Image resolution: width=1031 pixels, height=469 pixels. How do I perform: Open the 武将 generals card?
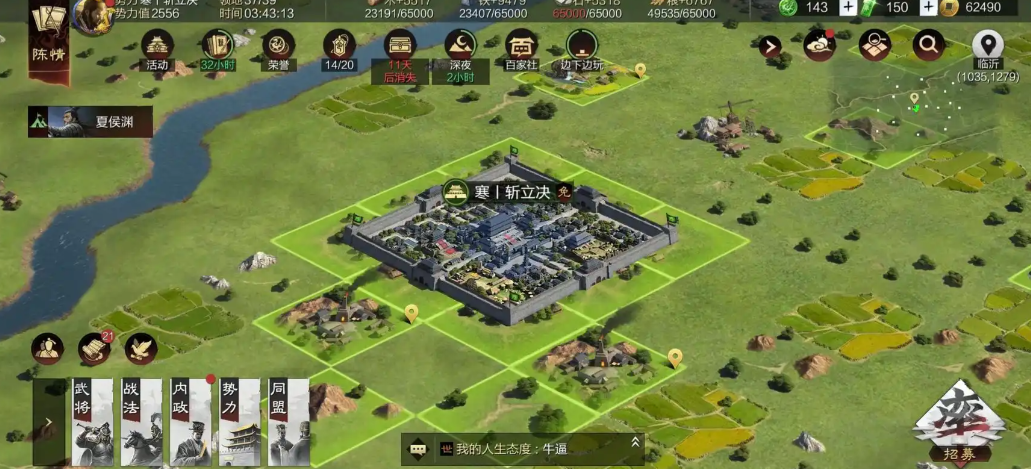pyautogui.click(x=86, y=422)
